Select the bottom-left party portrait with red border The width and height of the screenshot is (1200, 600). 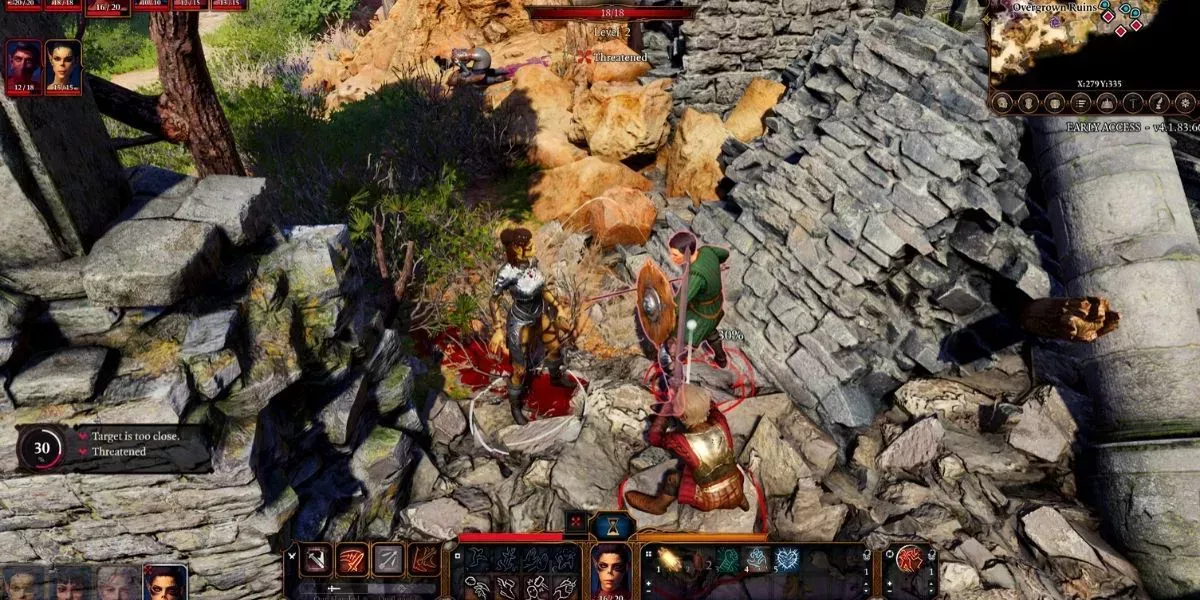point(164,583)
